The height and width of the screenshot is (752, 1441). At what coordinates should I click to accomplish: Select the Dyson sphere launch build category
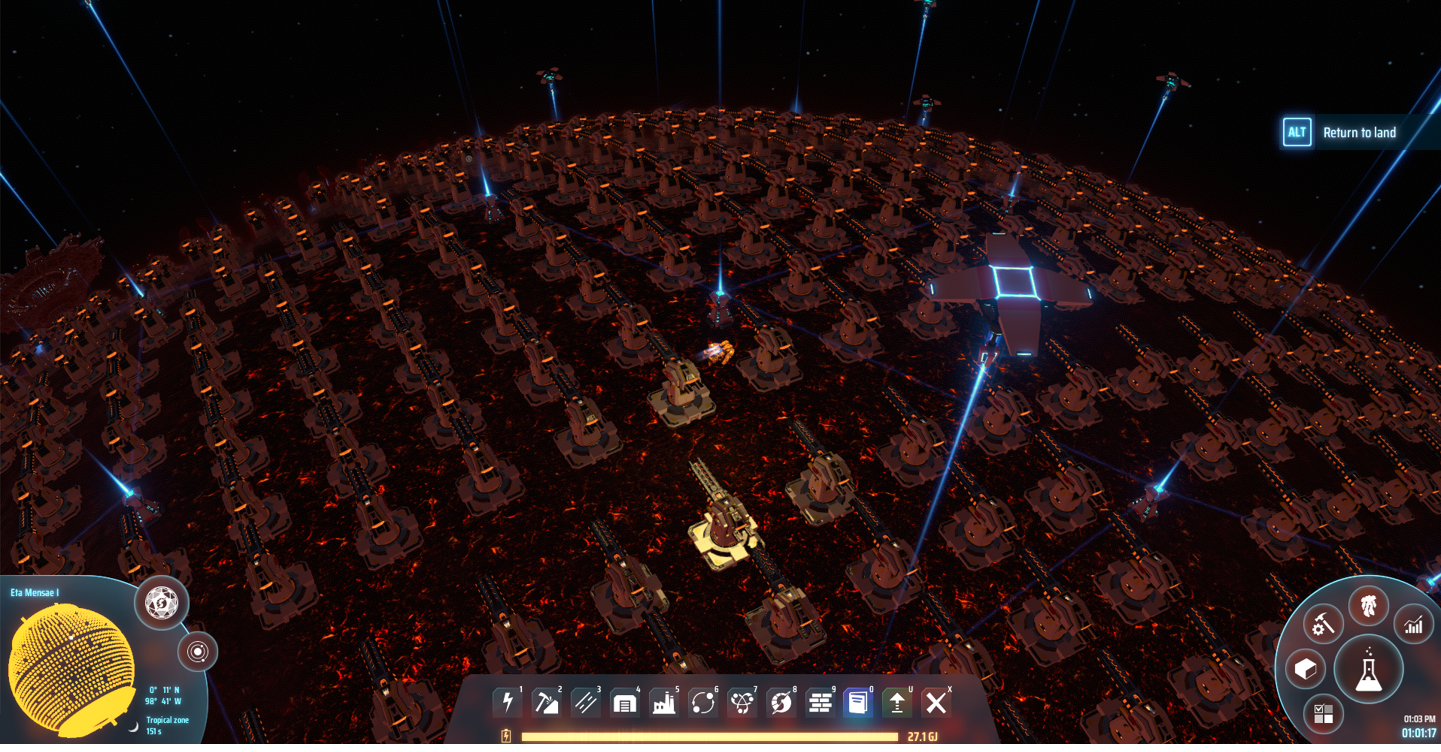[780, 703]
